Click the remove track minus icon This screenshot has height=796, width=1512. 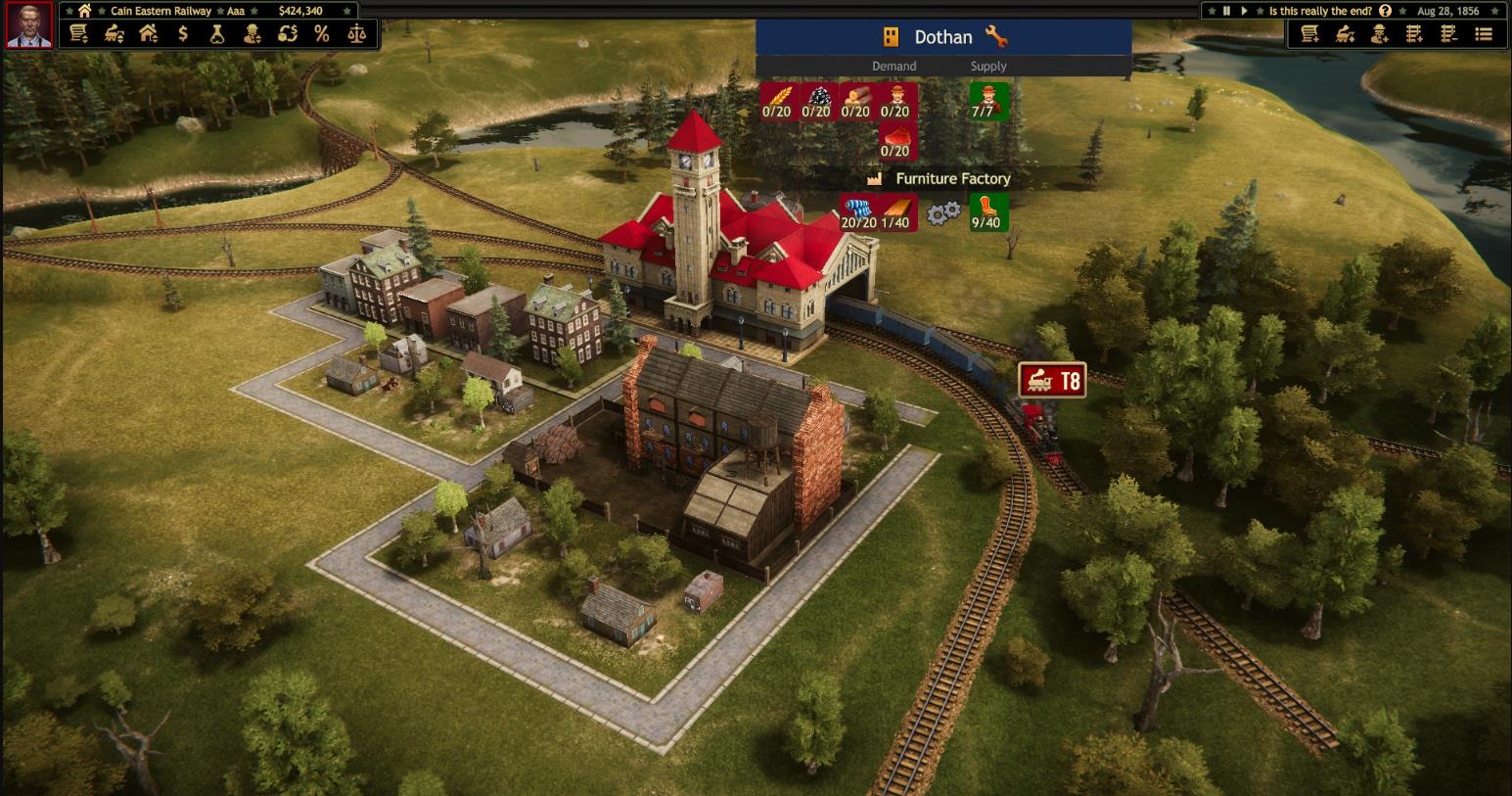1449,34
